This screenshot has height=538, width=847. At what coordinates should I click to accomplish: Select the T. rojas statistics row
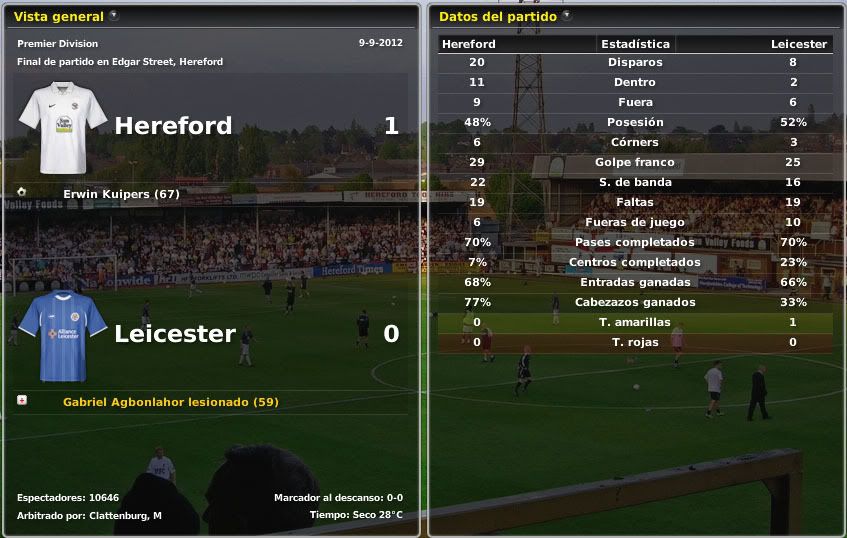(635, 342)
